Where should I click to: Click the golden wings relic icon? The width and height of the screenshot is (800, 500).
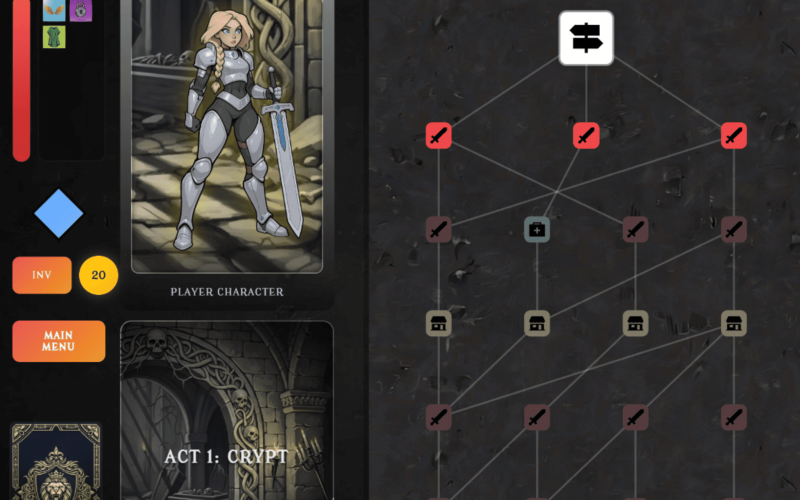[54, 10]
